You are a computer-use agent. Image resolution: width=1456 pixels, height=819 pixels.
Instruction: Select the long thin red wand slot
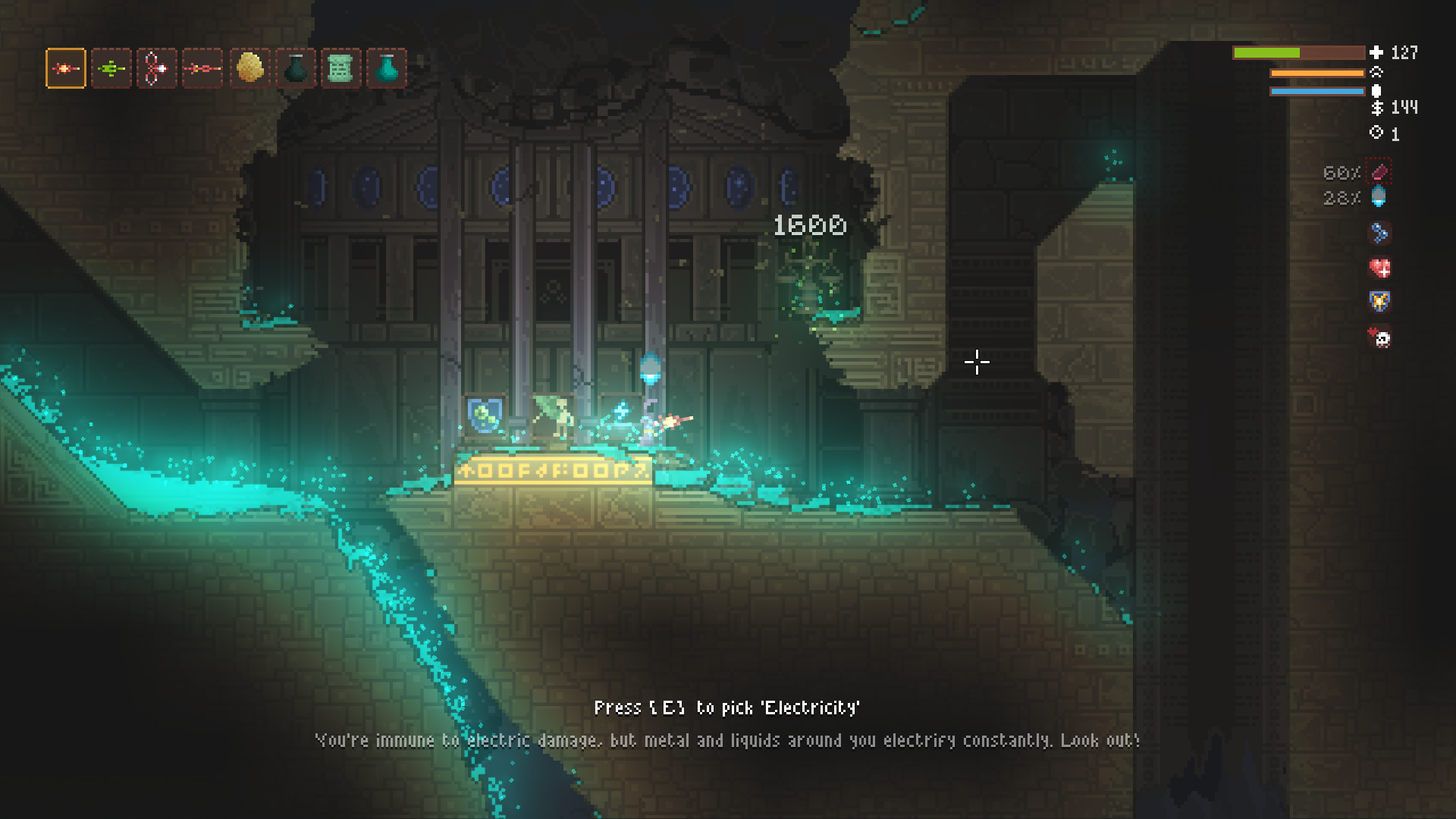(202, 69)
